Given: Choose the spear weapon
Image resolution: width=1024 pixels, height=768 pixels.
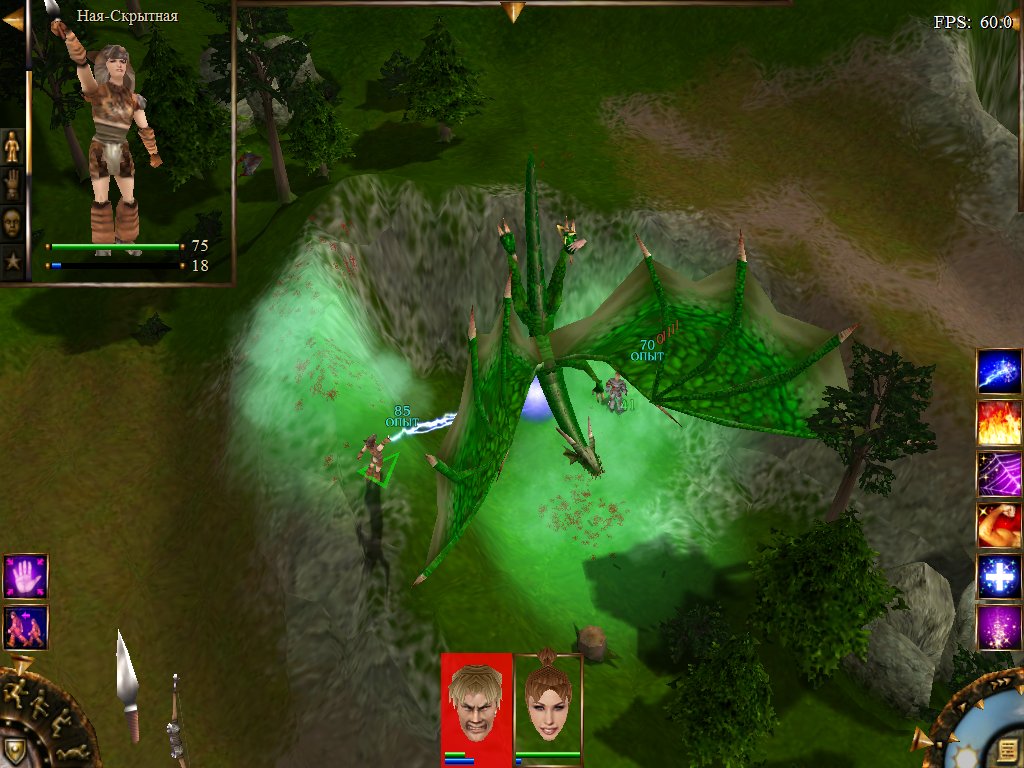Looking at the screenshot, I should click(127, 682).
